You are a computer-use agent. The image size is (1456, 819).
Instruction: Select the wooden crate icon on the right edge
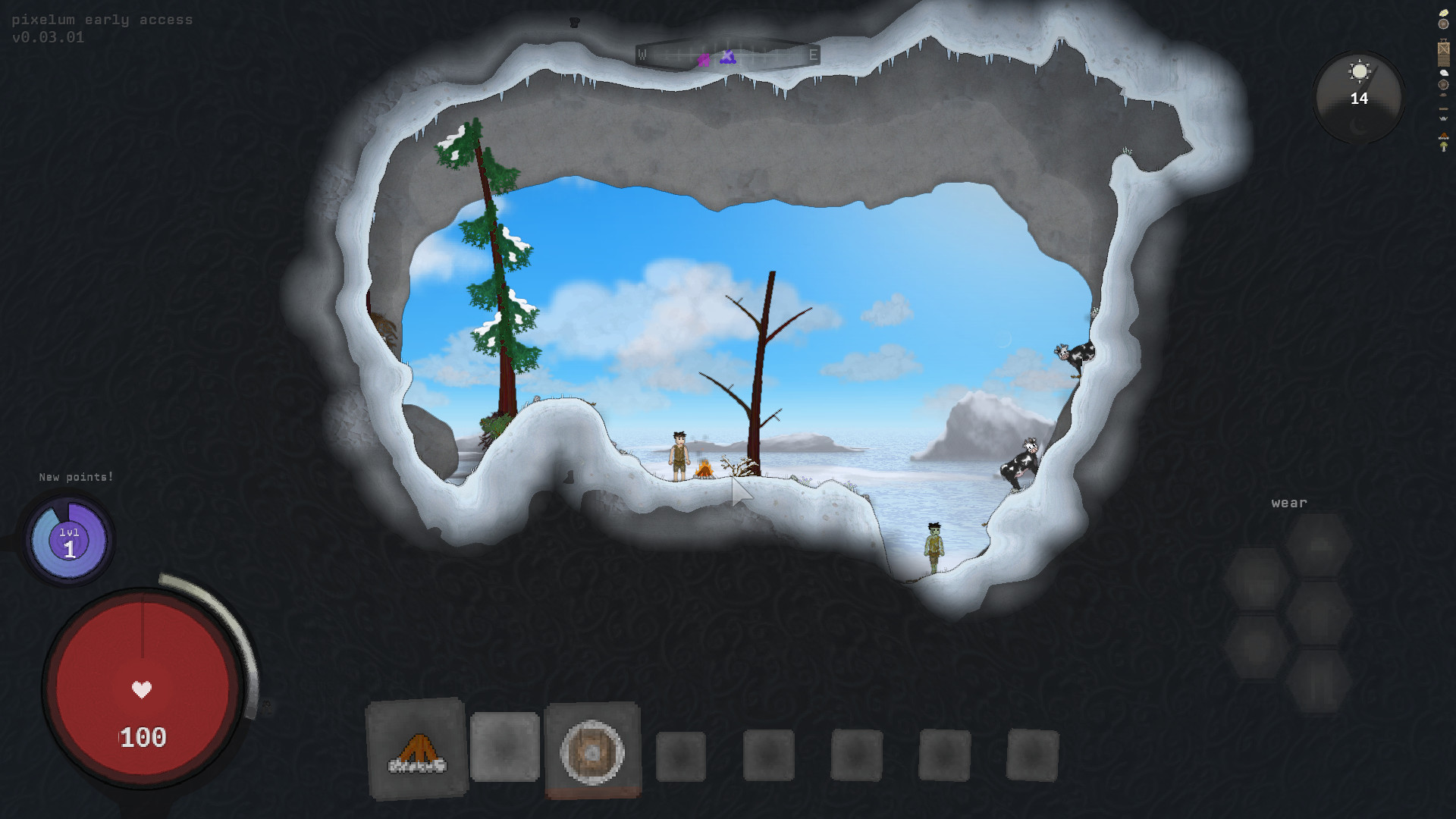click(x=1442, y=51)
